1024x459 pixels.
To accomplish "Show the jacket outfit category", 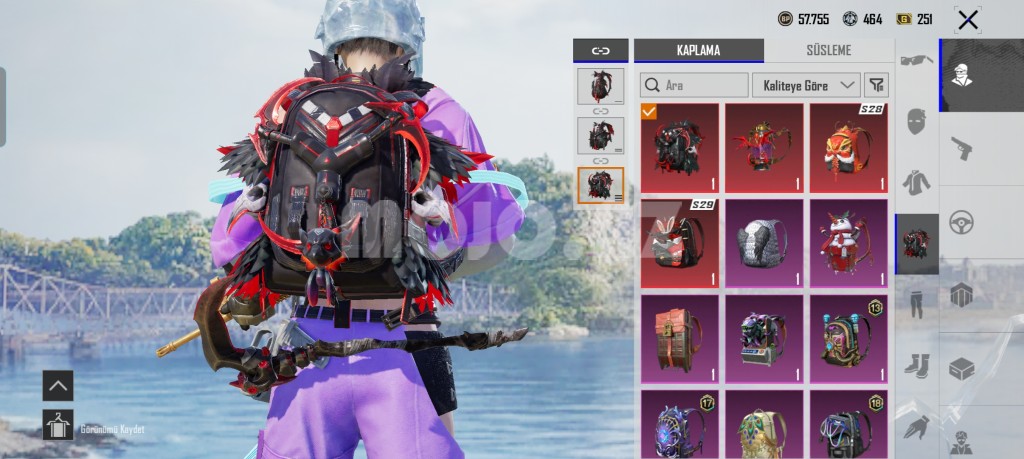I will coord(916,182).
